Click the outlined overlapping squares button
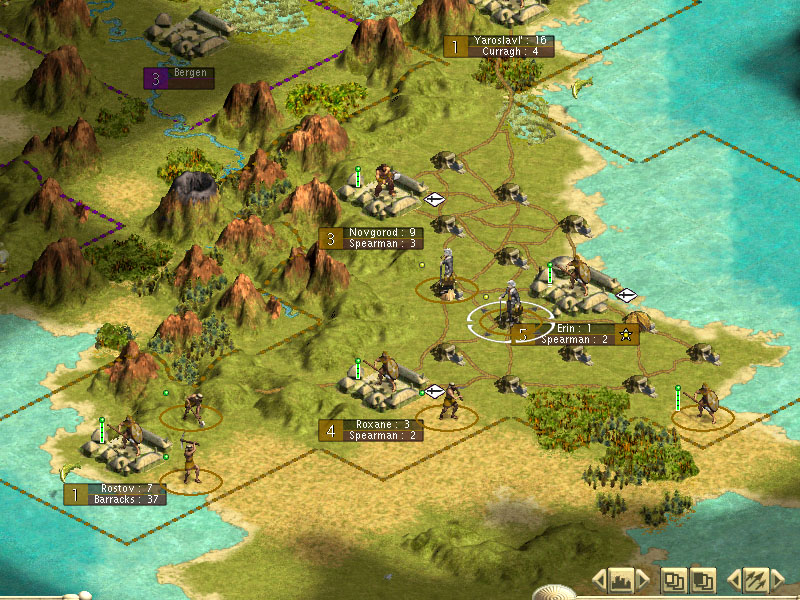The width and height of the screenshot is (800, 600). pyautogui.click(x=675, y=579)
